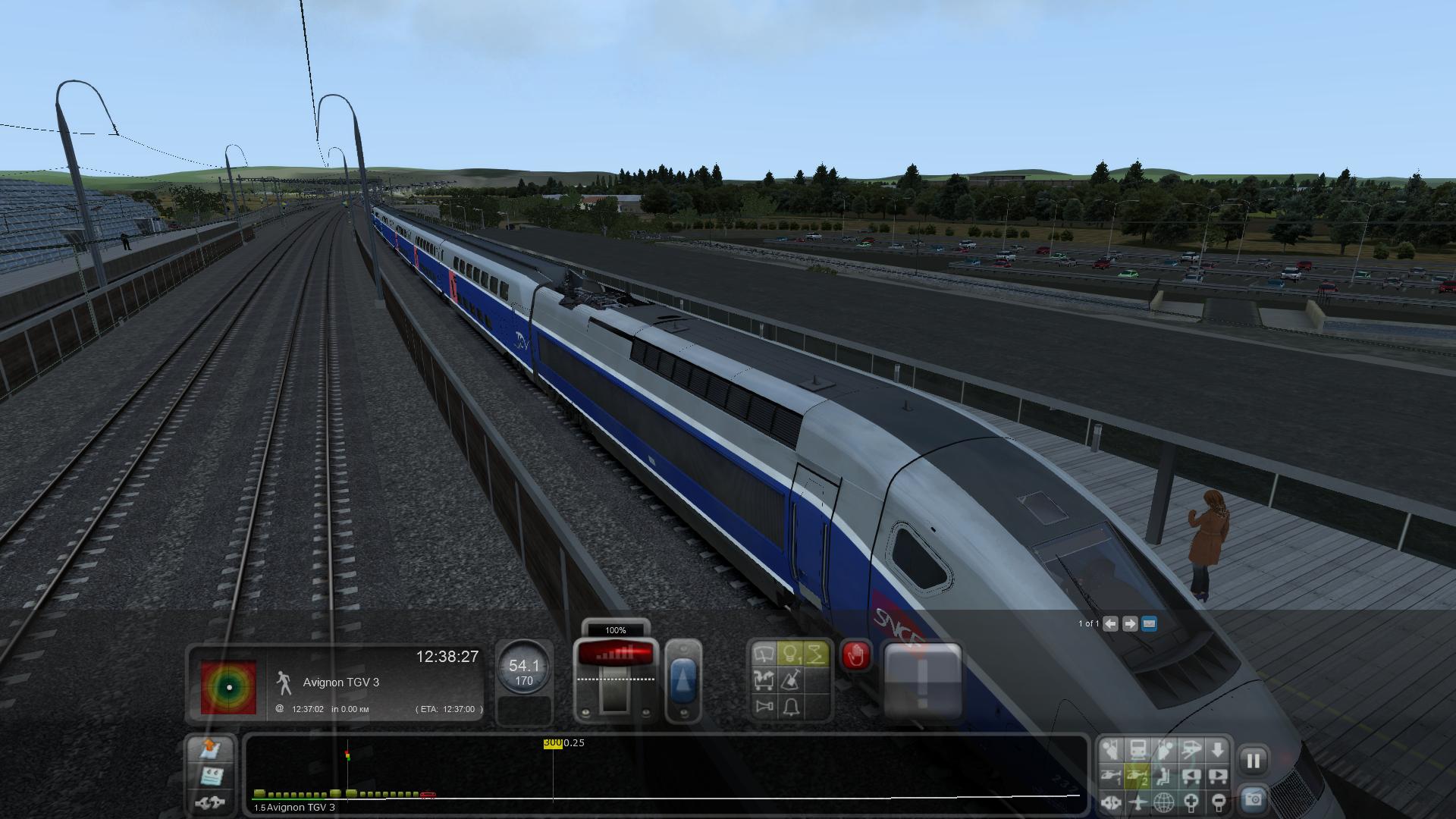Image resolution: width=1456 pixels, height=819 pixels.
Task: Click the red throttle/brake lever
Action: (615, 654)
